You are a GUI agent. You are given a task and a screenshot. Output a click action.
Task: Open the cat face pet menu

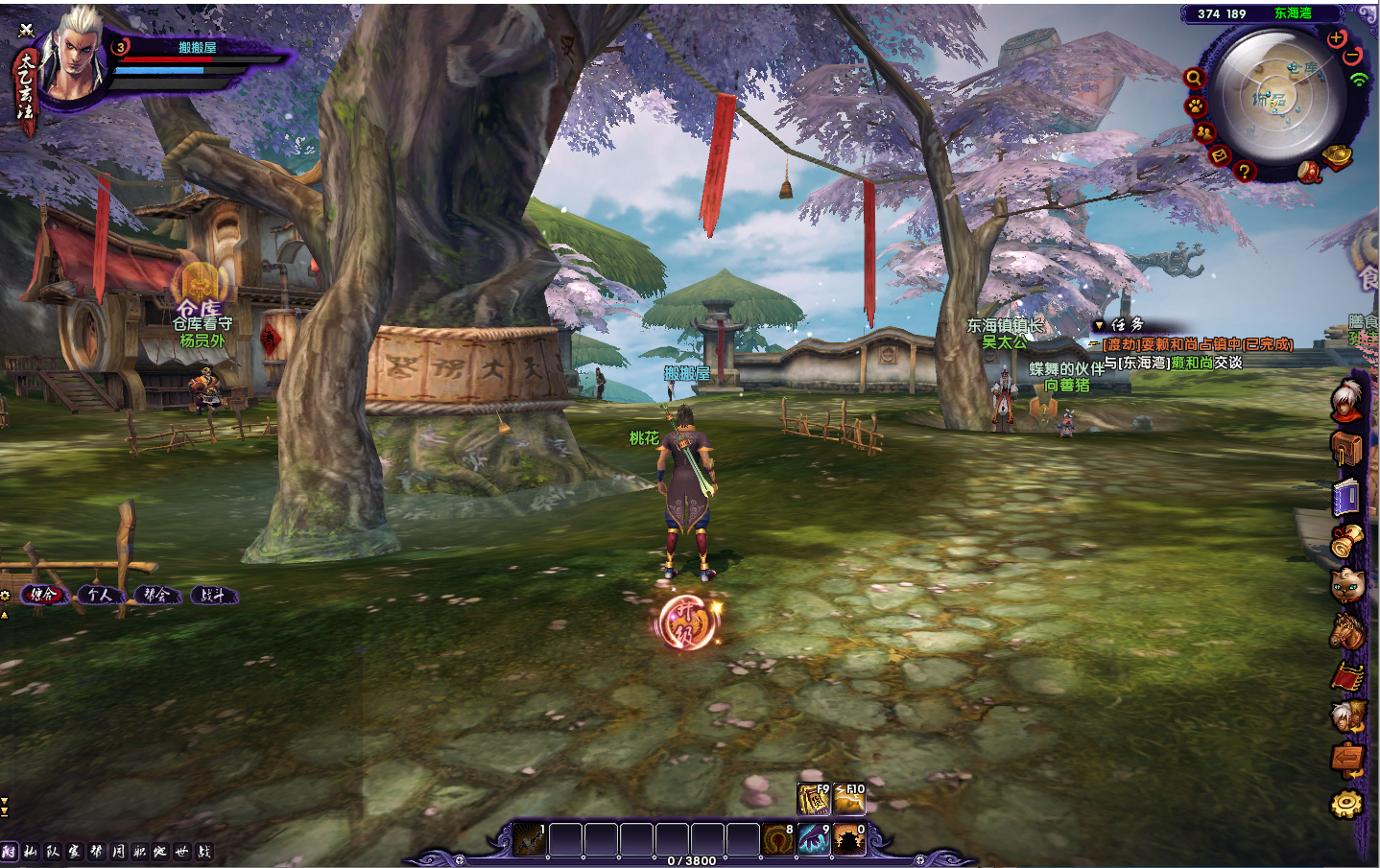point(1347,582)
